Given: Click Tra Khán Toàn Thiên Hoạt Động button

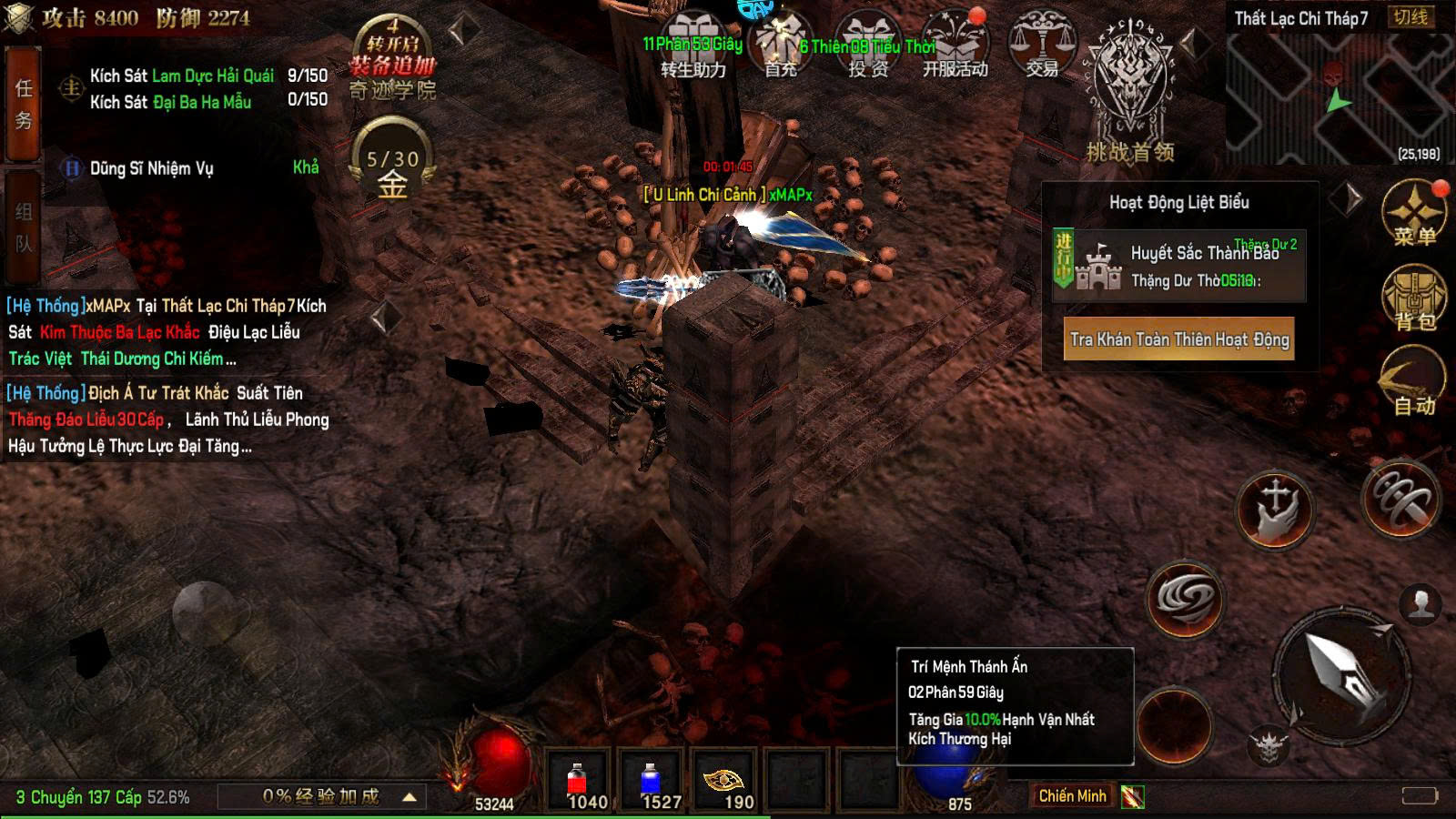Looking at the screenshot, I should click(1179, 339).
